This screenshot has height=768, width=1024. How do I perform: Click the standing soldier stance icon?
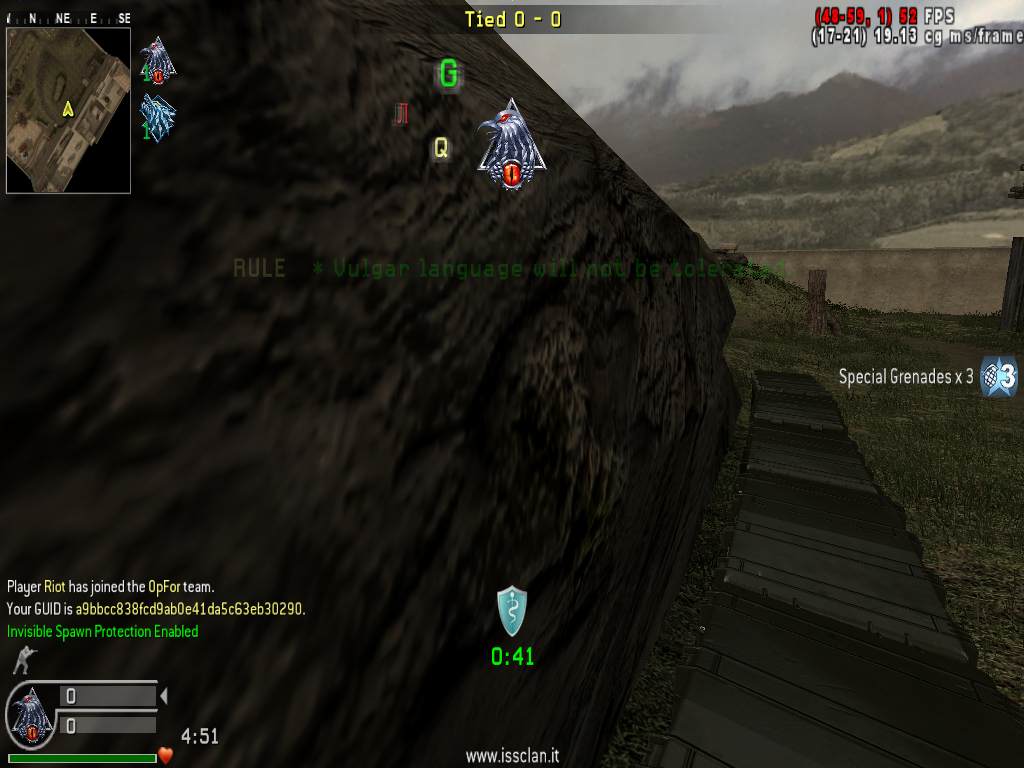21,660
